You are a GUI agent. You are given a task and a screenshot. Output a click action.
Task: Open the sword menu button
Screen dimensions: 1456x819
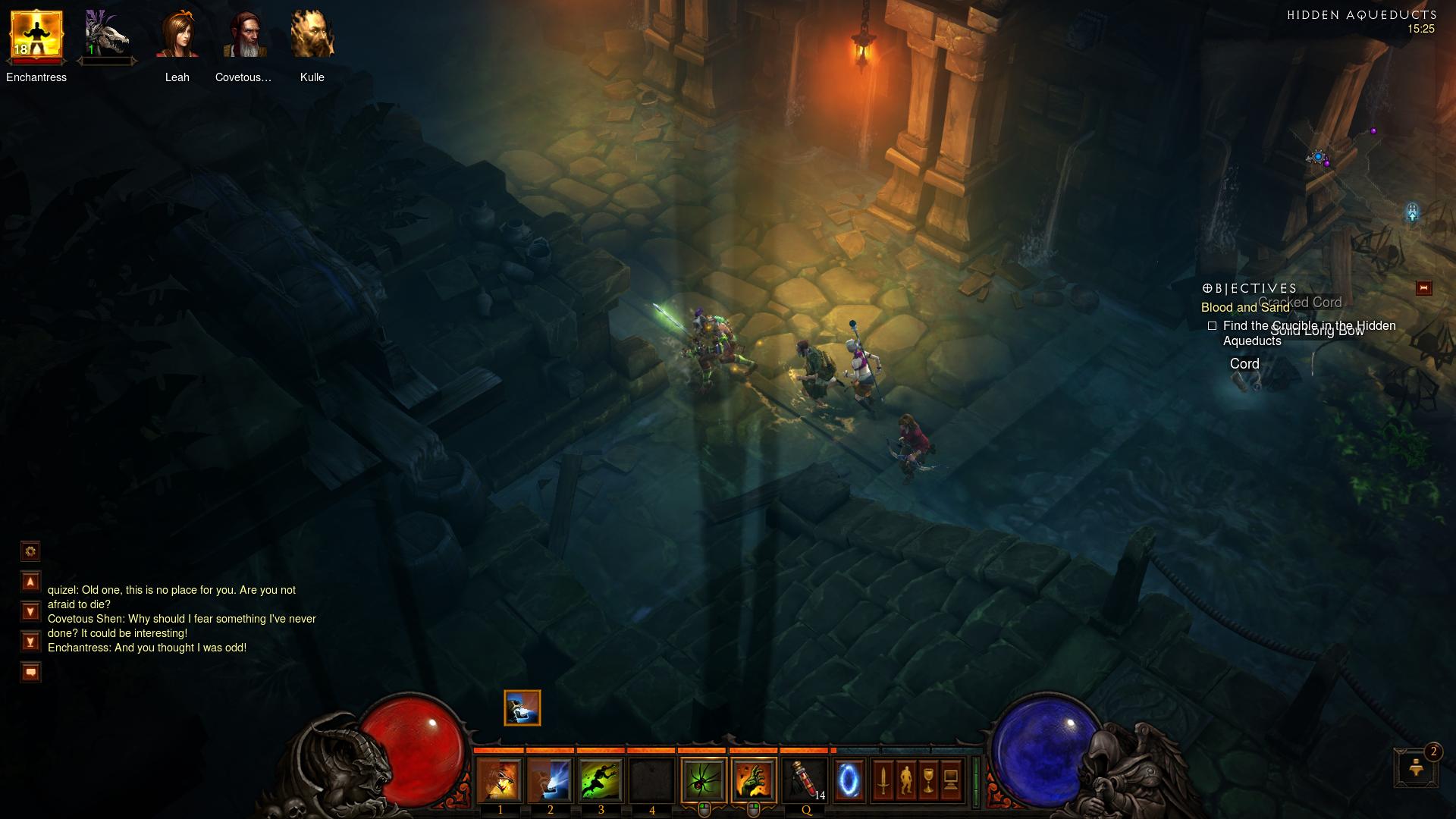tap(883, 780)
